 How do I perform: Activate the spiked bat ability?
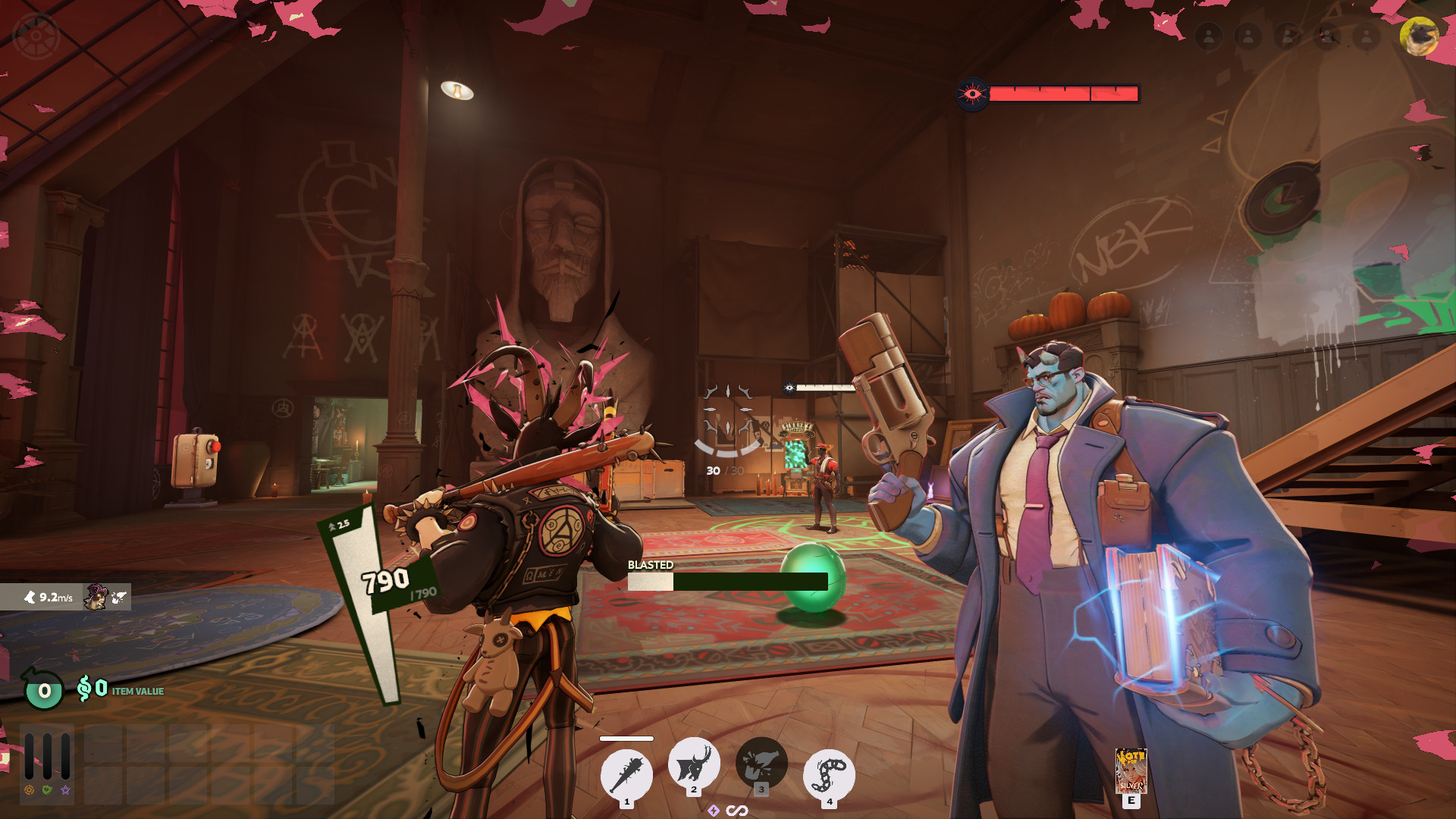626,773
